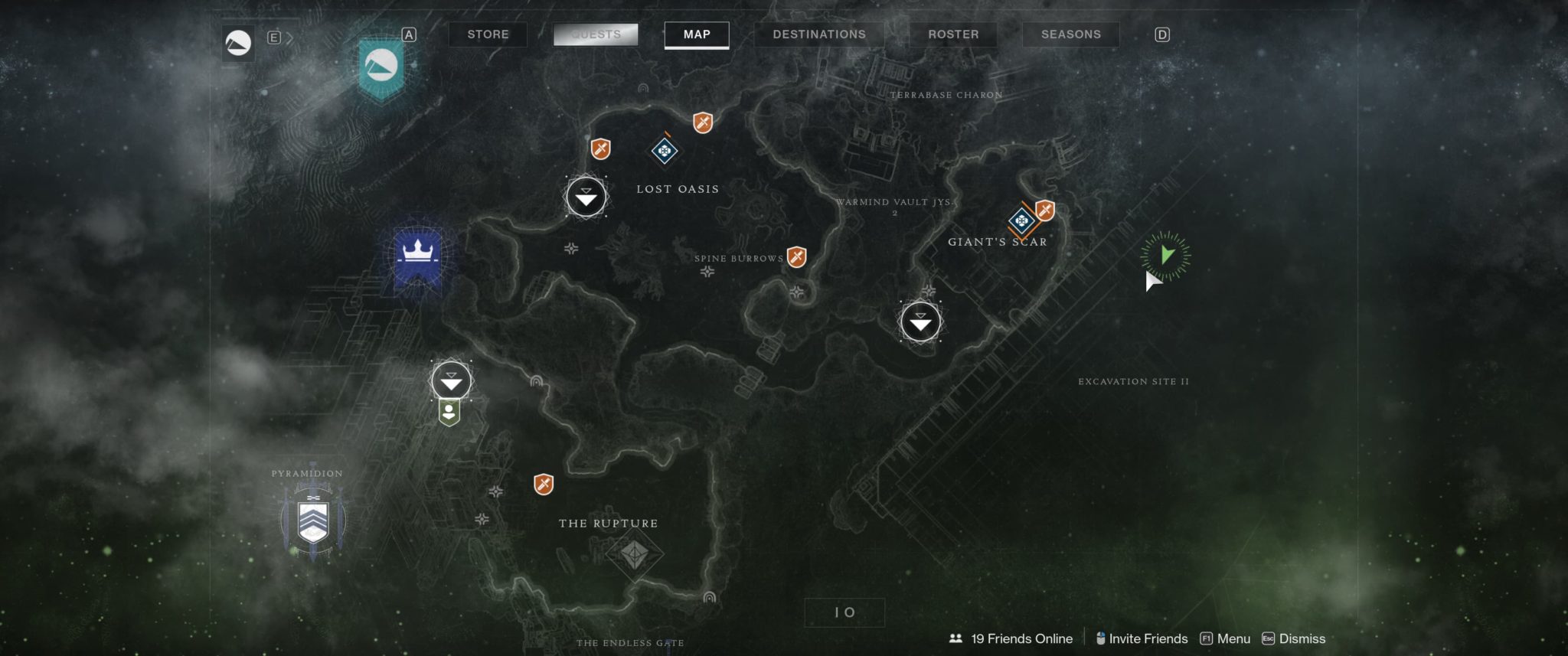The width and height of the screenshot is (1568, 656).
Task: Select the public event icon above Lost Oasis
Action: tap(663, 150)
